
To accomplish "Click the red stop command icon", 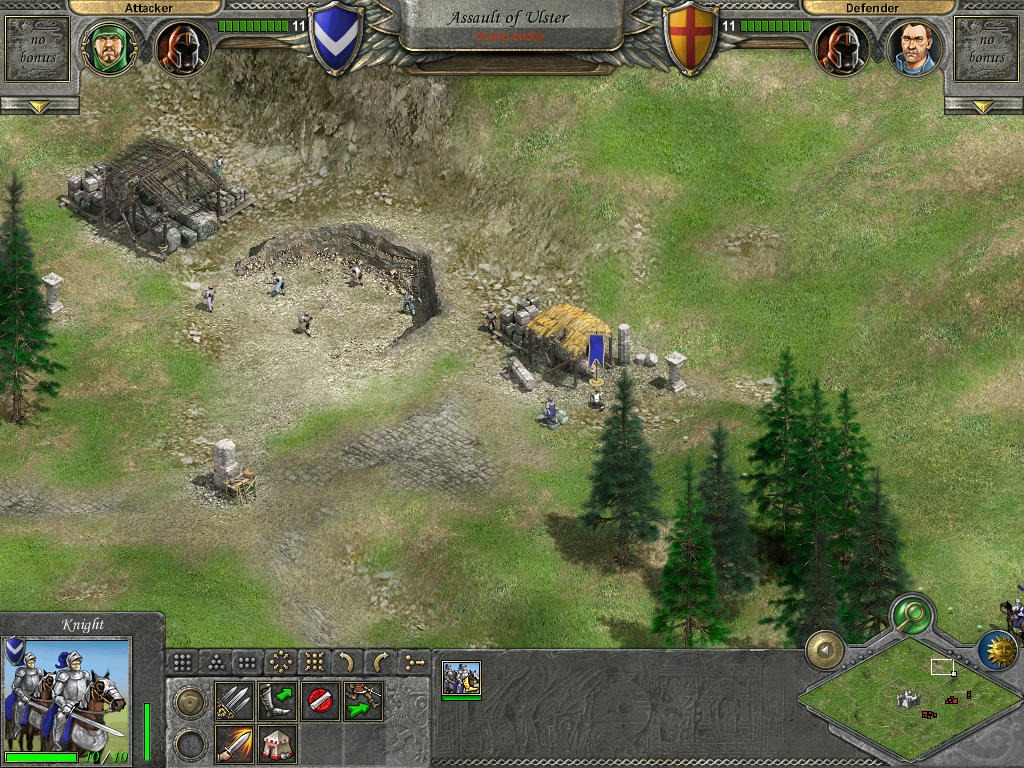I will (x=320, y=701).
